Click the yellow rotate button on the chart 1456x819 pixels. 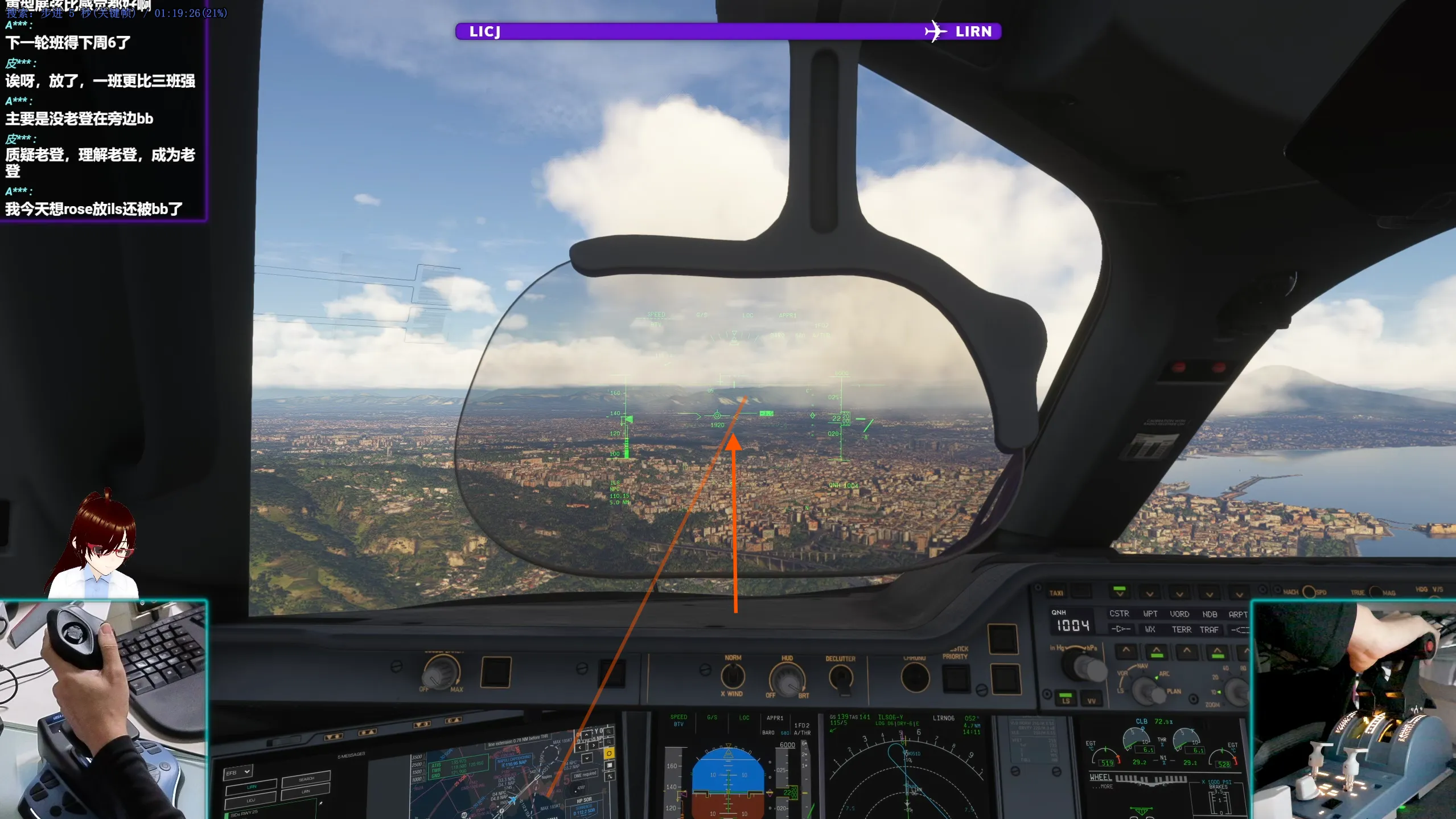609,753
